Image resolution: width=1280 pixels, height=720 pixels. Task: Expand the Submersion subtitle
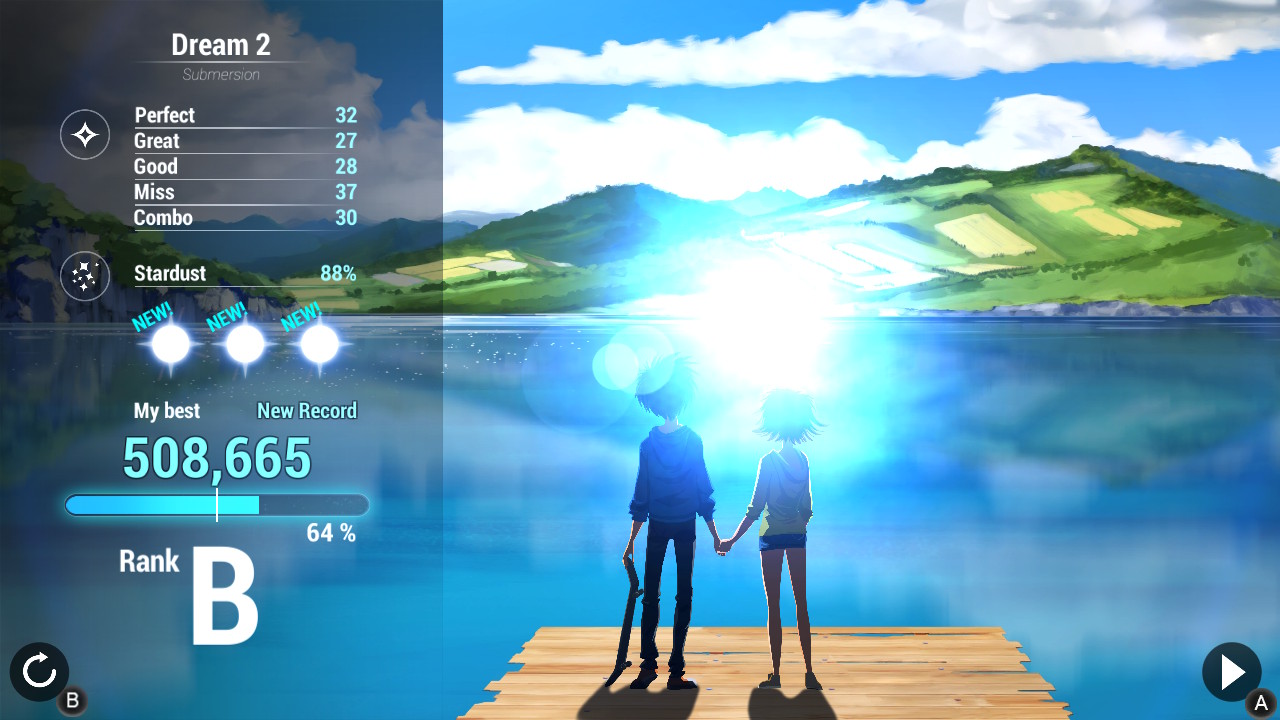tap(220, 74)
